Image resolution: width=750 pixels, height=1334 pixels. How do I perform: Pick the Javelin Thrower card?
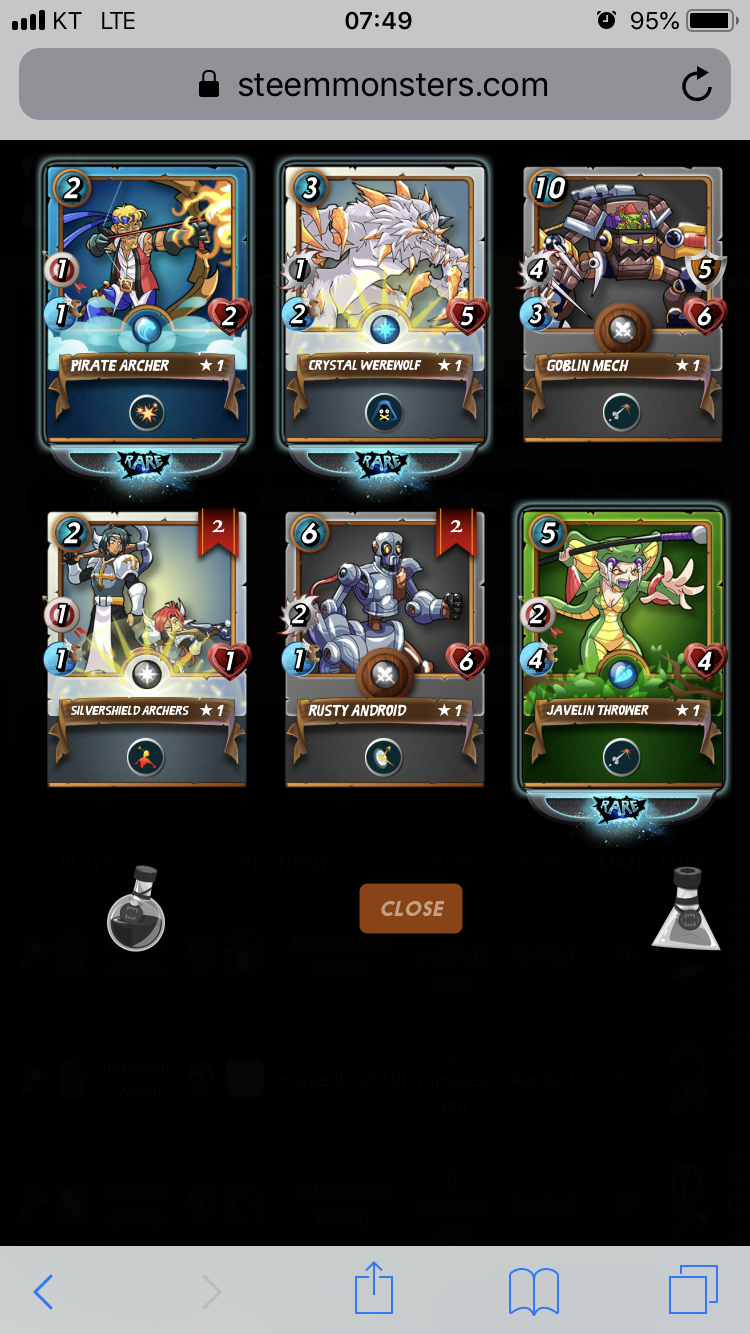(622, 650)
